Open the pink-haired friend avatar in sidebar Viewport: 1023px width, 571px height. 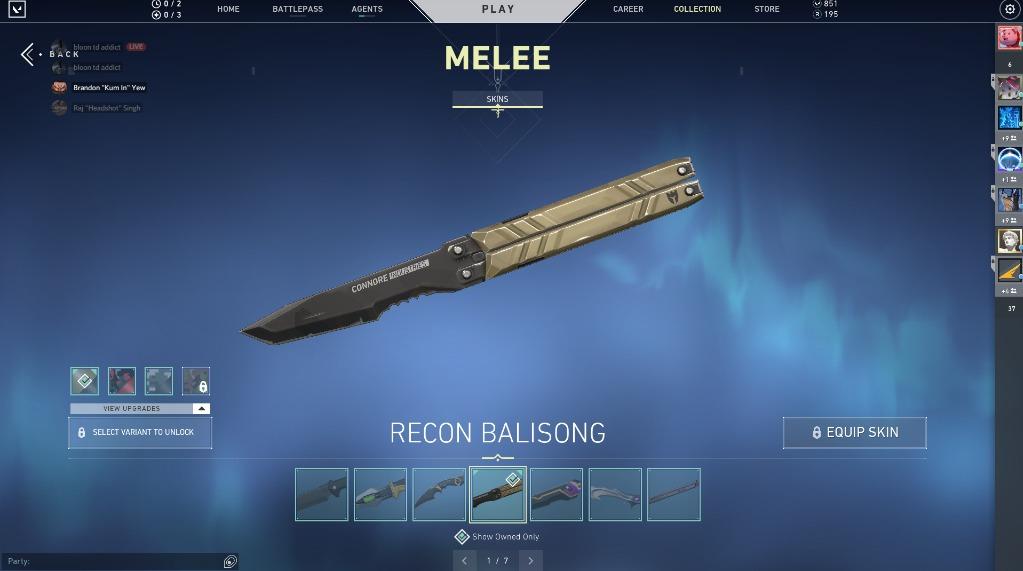(x=1009, y=38)
